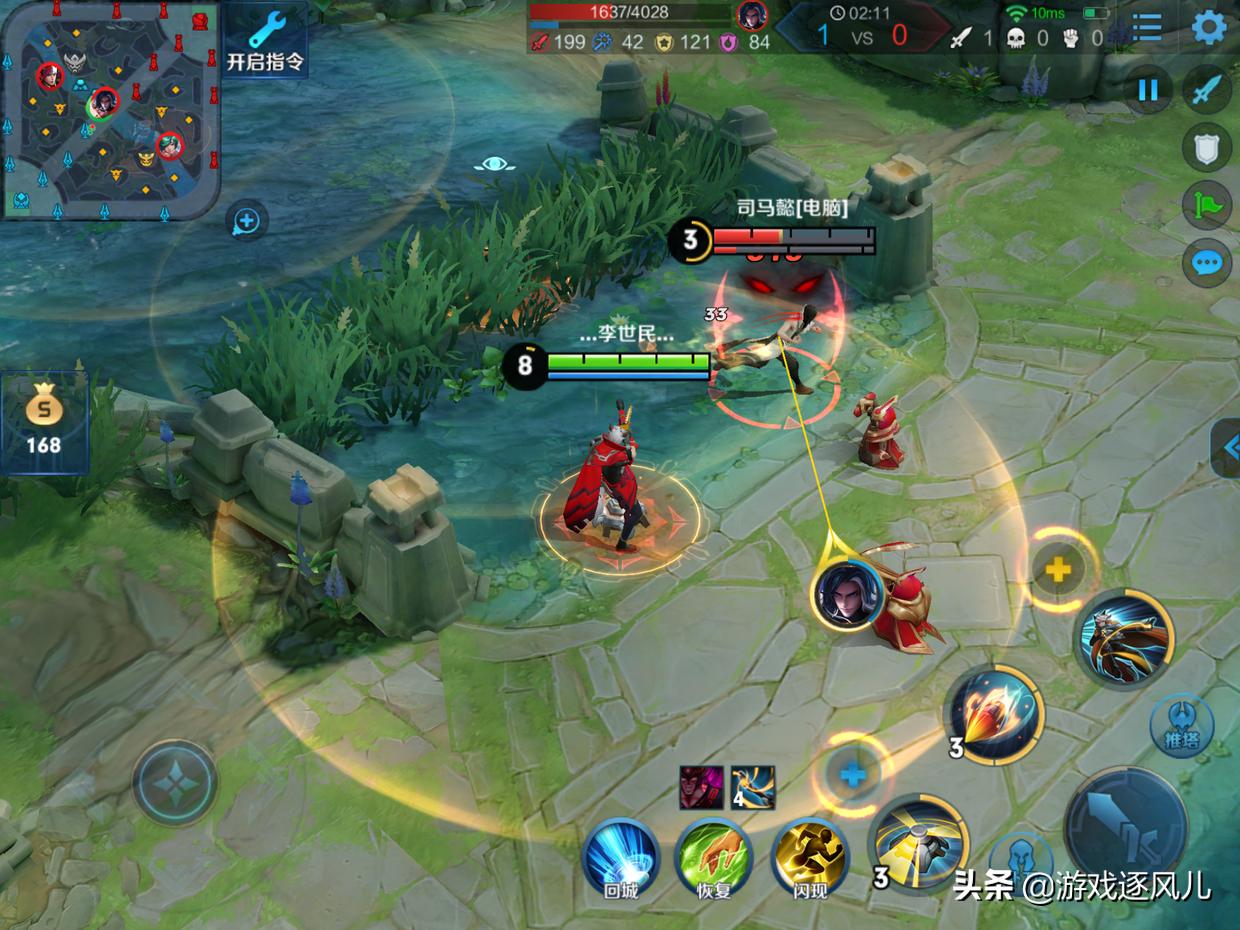The width and height of the screenshot is (1240, 930).
Task: Activate the 回城 recall spell
Action: pos(621,856)
